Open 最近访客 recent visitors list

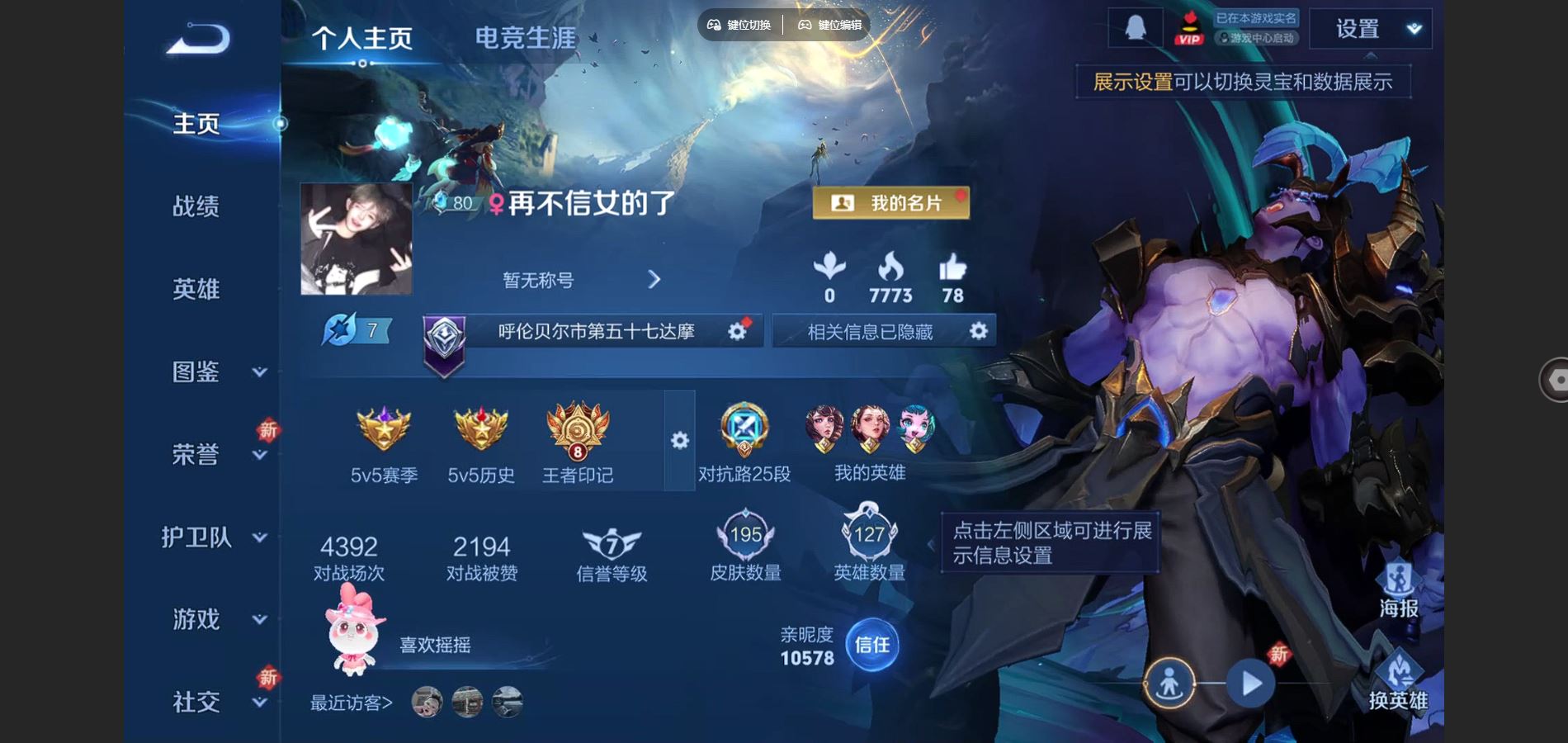[352, 703]
